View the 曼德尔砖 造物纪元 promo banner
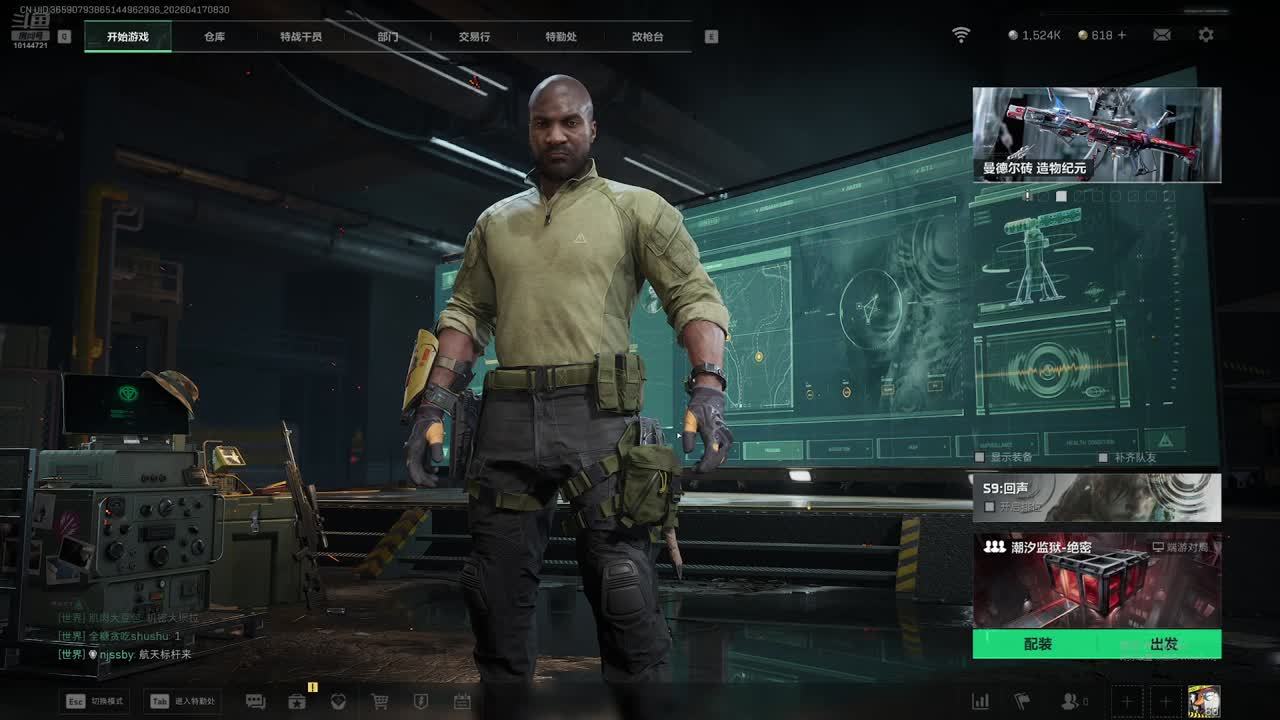The height and width of the screenshot is (720, 1280). coord(1096,134)
